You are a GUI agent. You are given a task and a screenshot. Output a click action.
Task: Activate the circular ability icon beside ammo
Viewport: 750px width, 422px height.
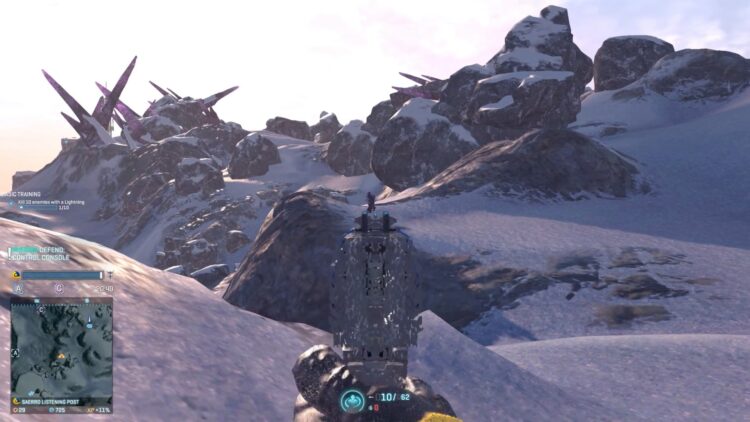tap(352, 400)
